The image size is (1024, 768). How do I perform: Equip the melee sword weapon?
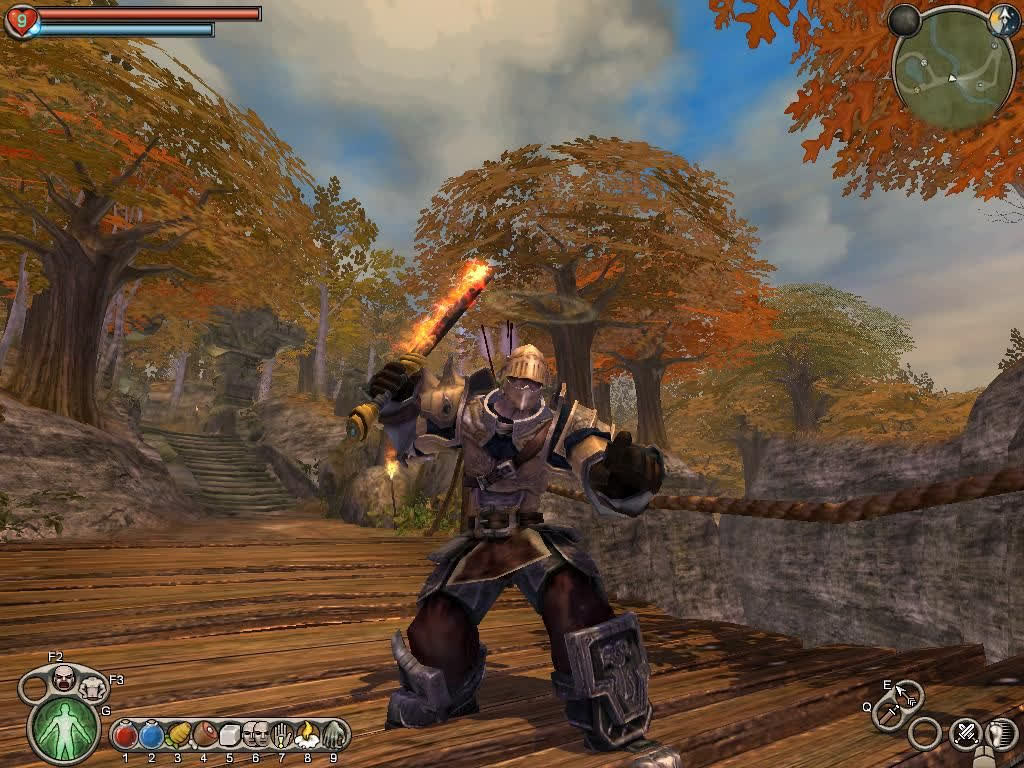[887, 713]
